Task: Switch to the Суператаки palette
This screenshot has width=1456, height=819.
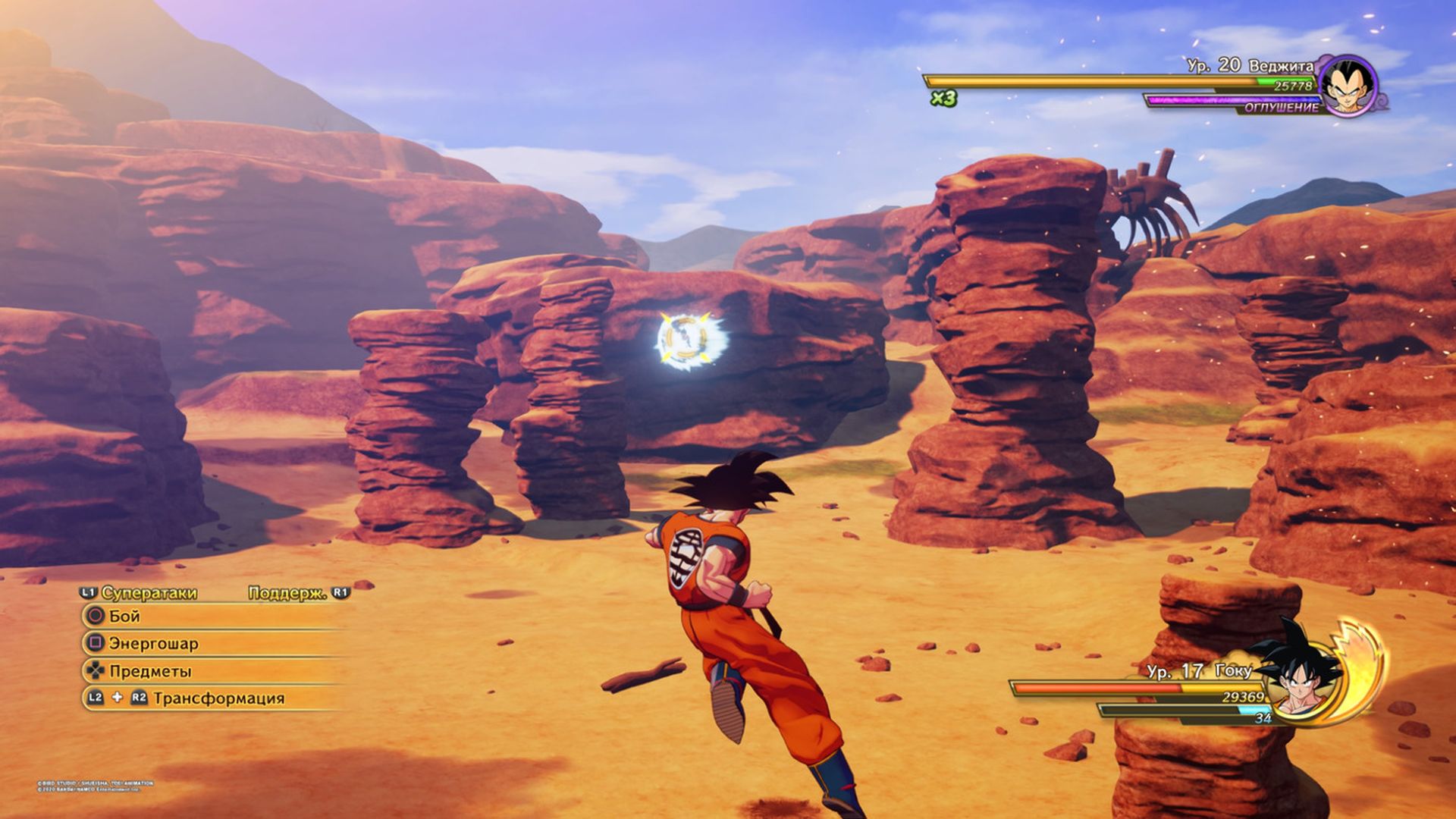Action: [148, 593]
